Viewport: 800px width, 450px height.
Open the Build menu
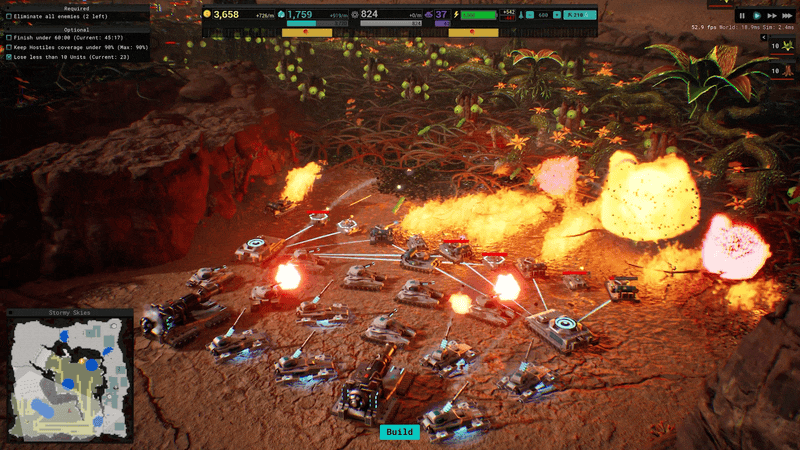click(399, 432)
